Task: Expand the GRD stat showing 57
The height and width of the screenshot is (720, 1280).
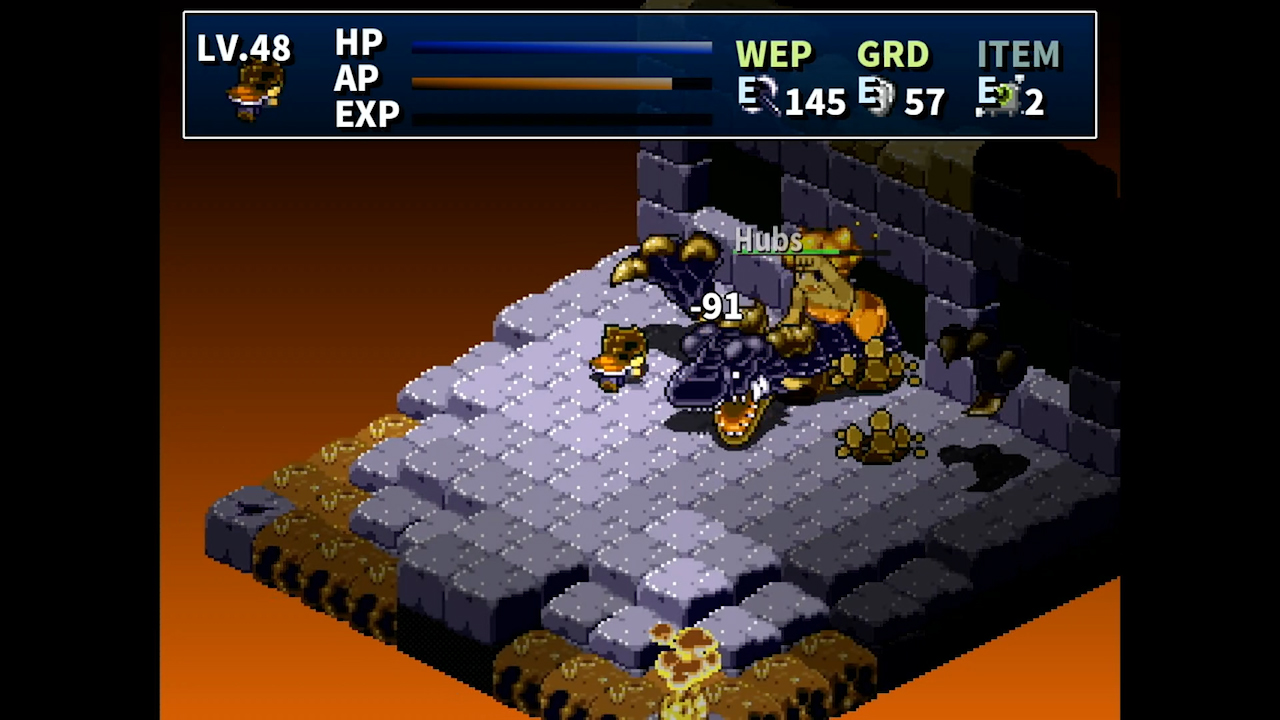Action: 925,101
